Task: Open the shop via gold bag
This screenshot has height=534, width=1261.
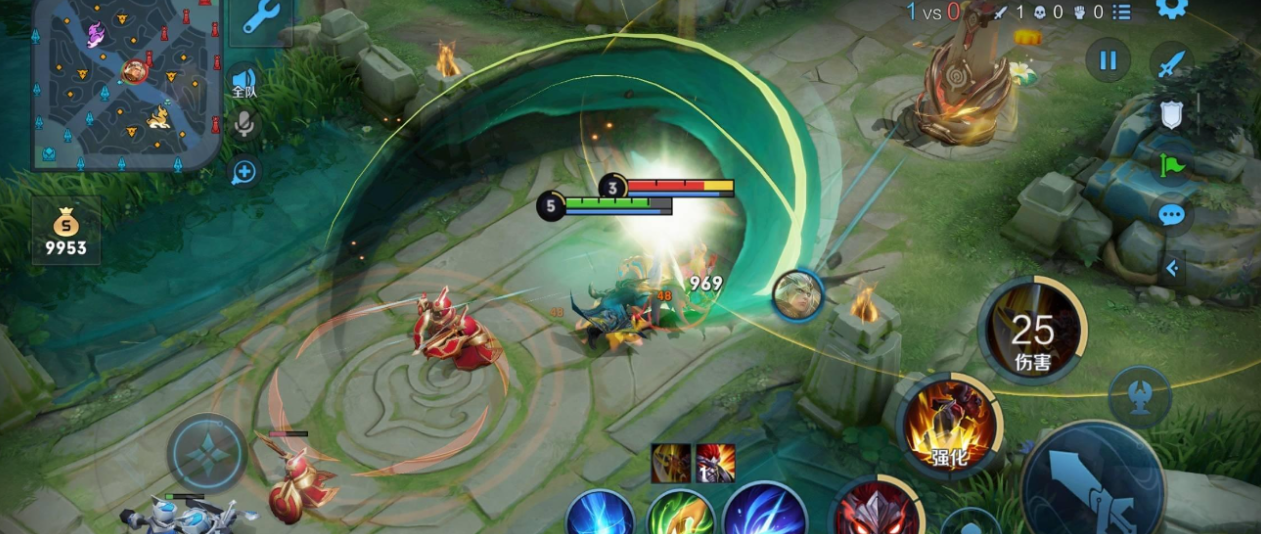Action: point(66,230)
